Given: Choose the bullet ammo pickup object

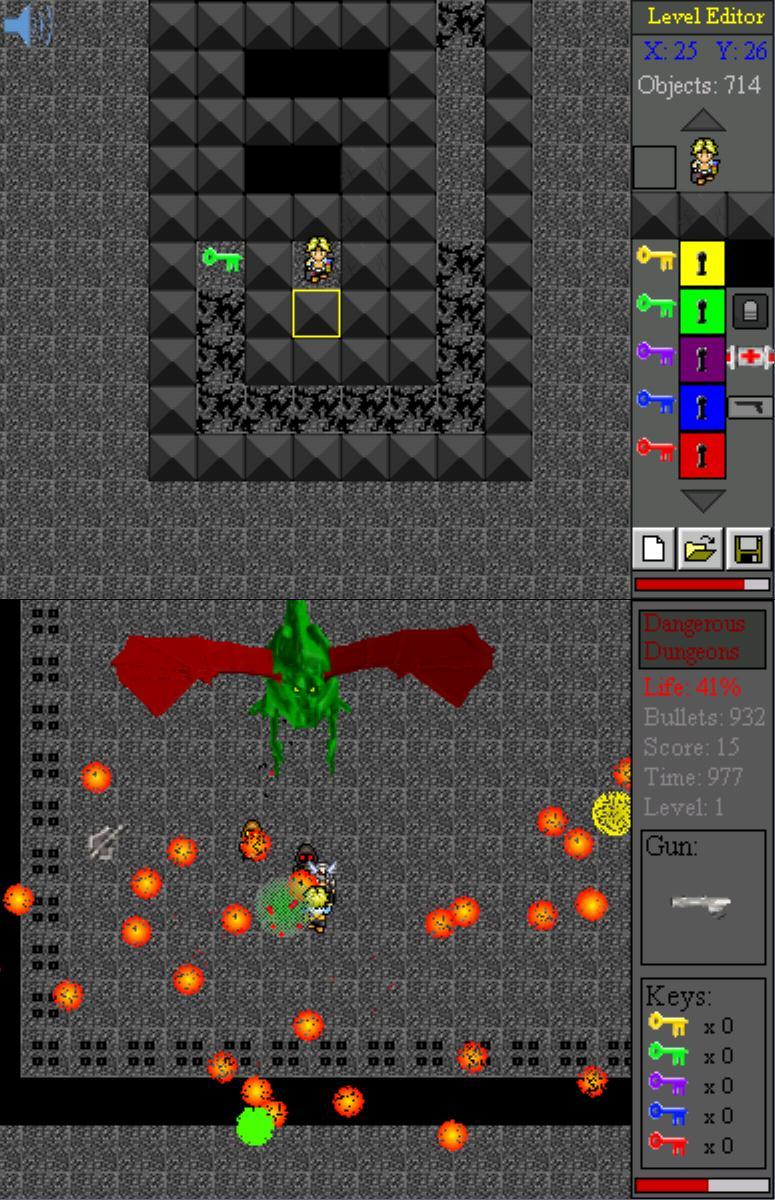Looking at the screenshot, I should click(750, 311).
